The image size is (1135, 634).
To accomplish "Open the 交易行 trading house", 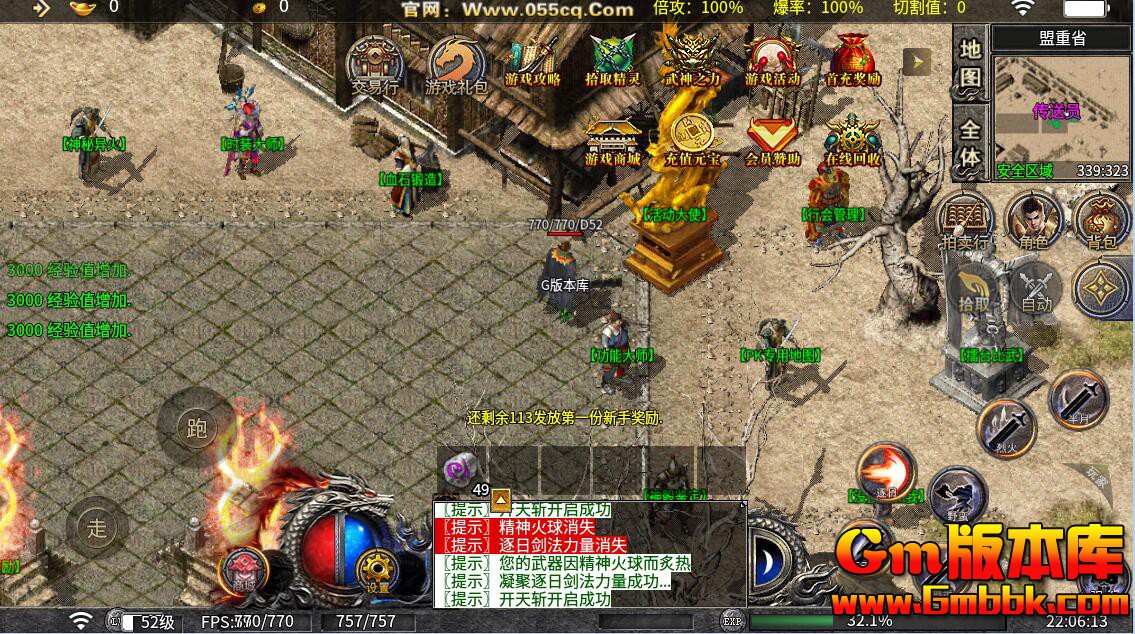I will click(x=375, y=65).
